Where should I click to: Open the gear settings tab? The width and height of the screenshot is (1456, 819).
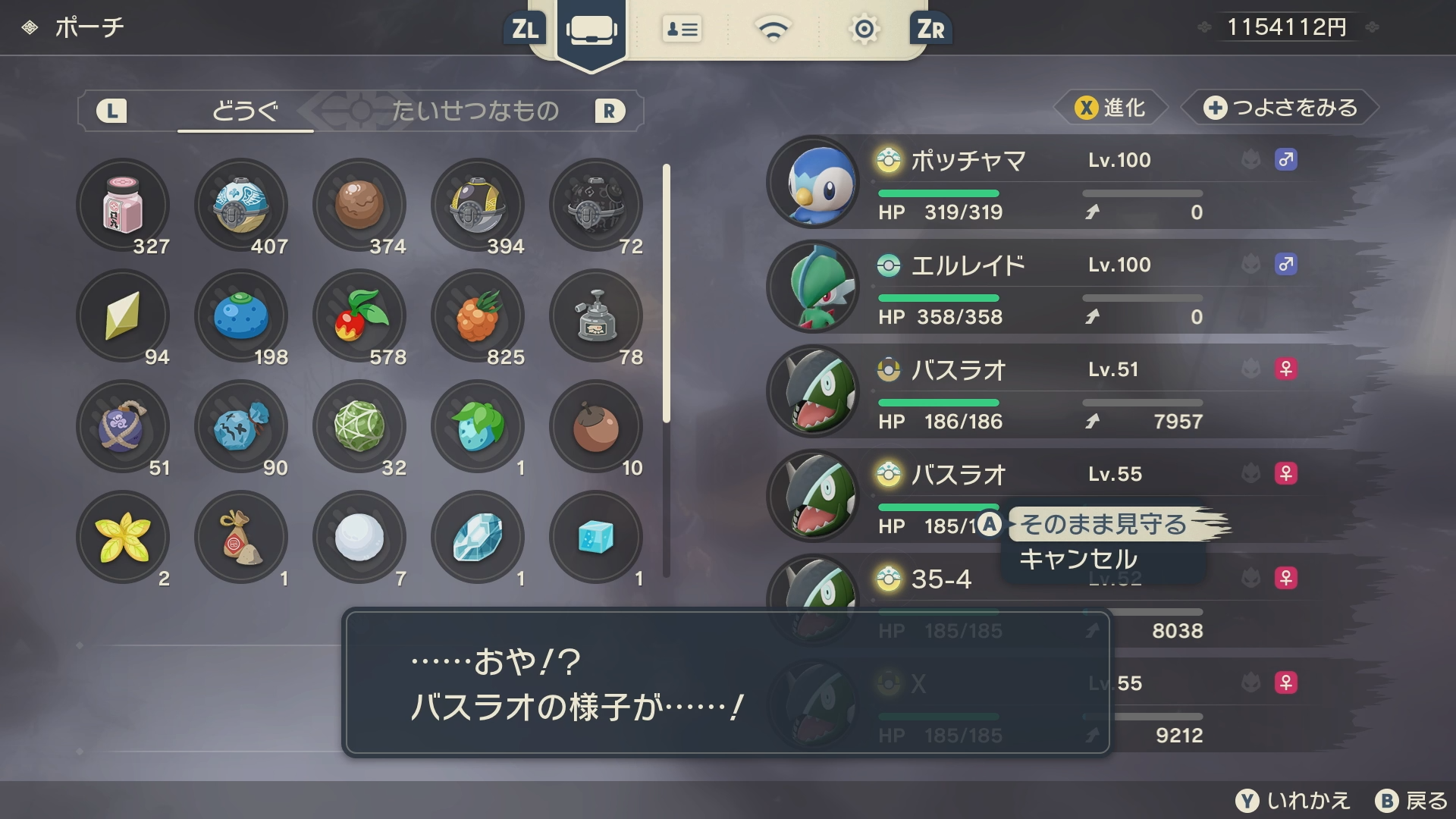pyautogui.click(x=864, y=30)
